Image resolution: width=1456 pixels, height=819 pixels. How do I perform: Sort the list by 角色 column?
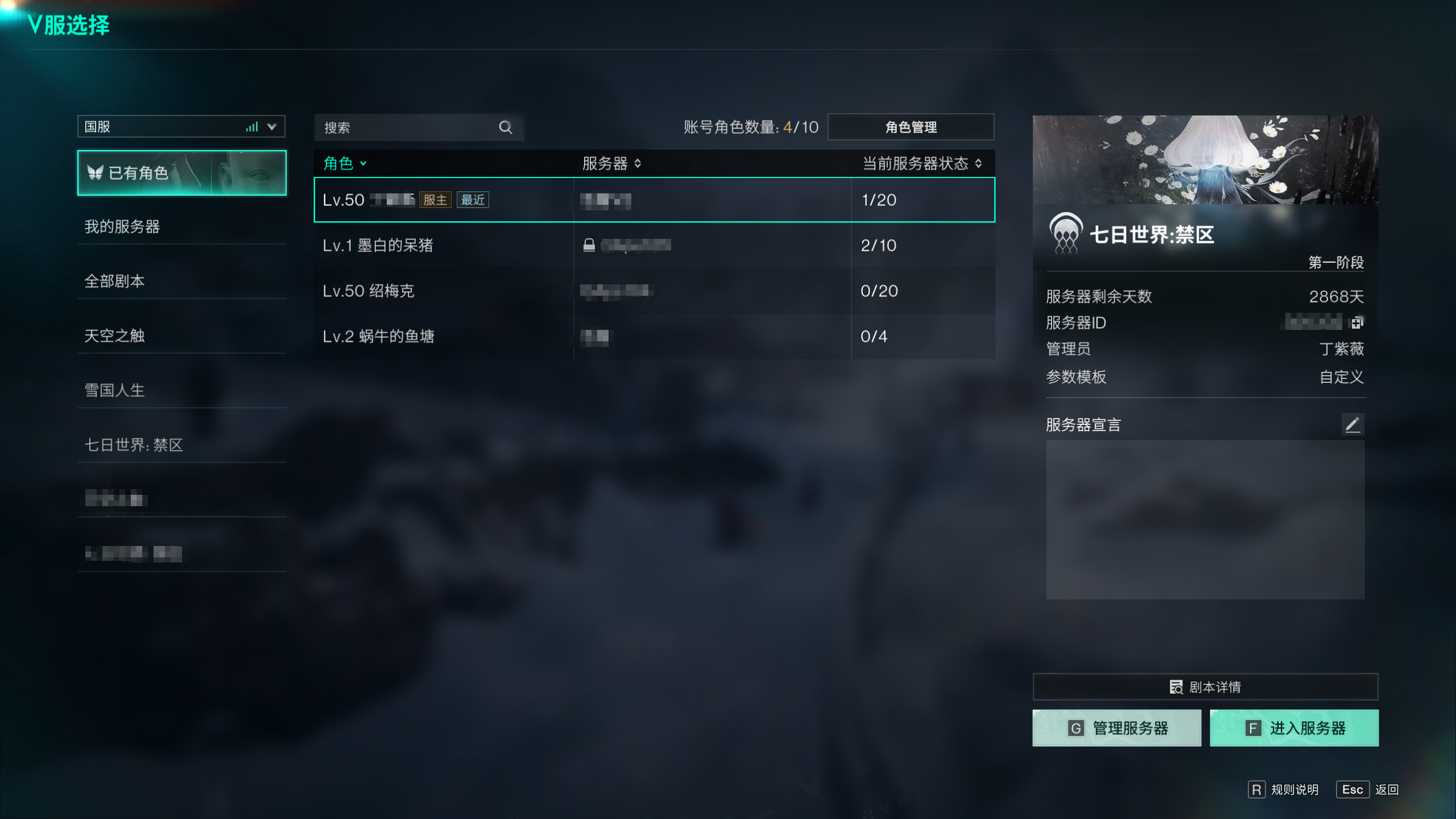(345, 164)
